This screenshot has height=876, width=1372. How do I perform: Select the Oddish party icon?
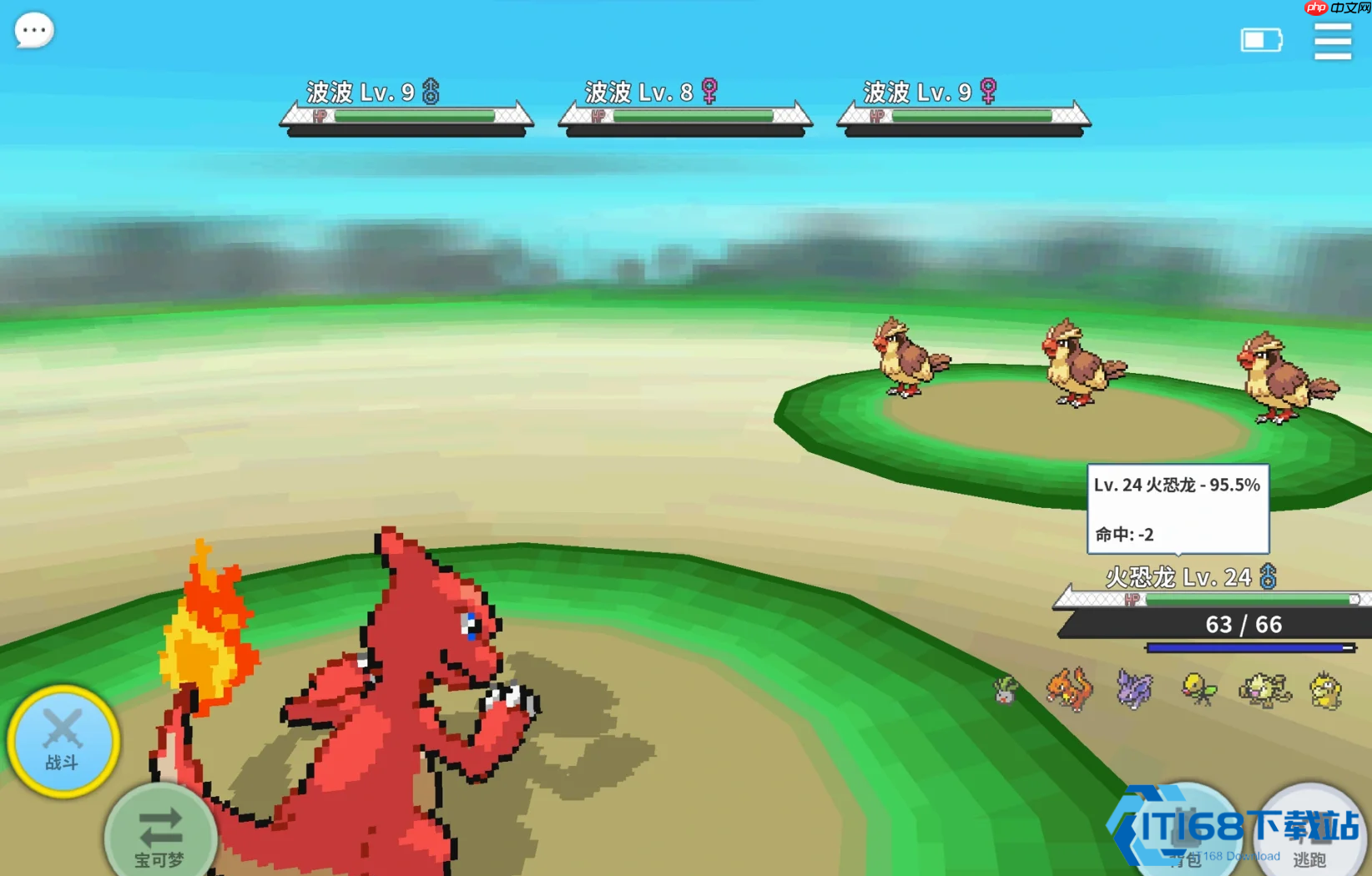pyautogui.click(x=1006, y=691)
